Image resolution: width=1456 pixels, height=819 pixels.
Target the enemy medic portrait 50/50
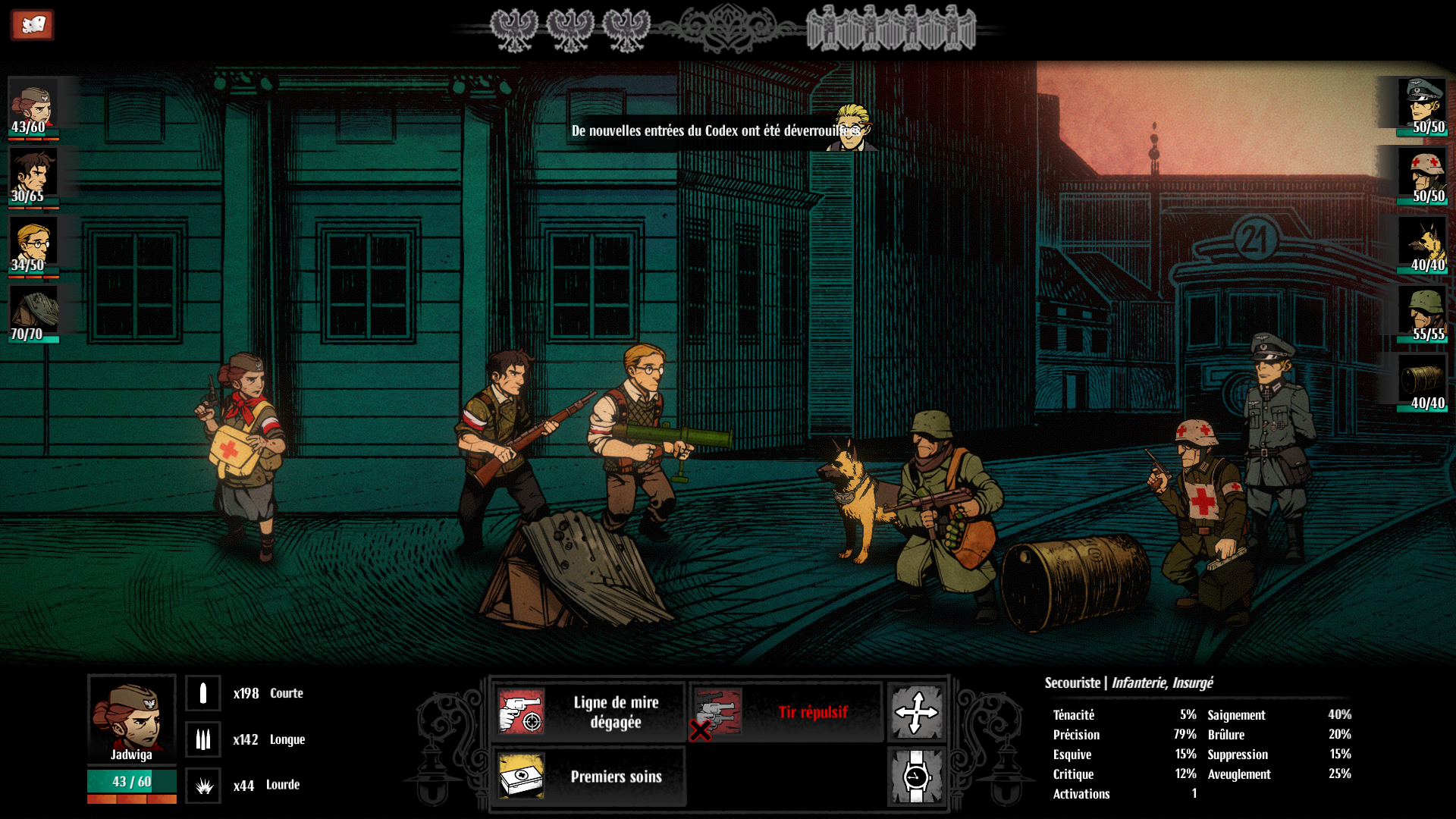1423,176
